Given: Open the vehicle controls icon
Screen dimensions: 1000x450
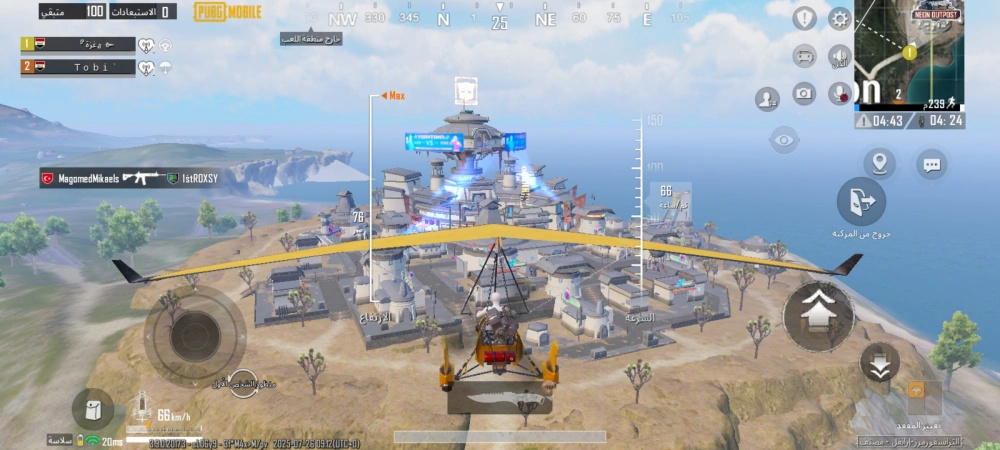Looking at the screenshot, I should [x=805, y=55].
